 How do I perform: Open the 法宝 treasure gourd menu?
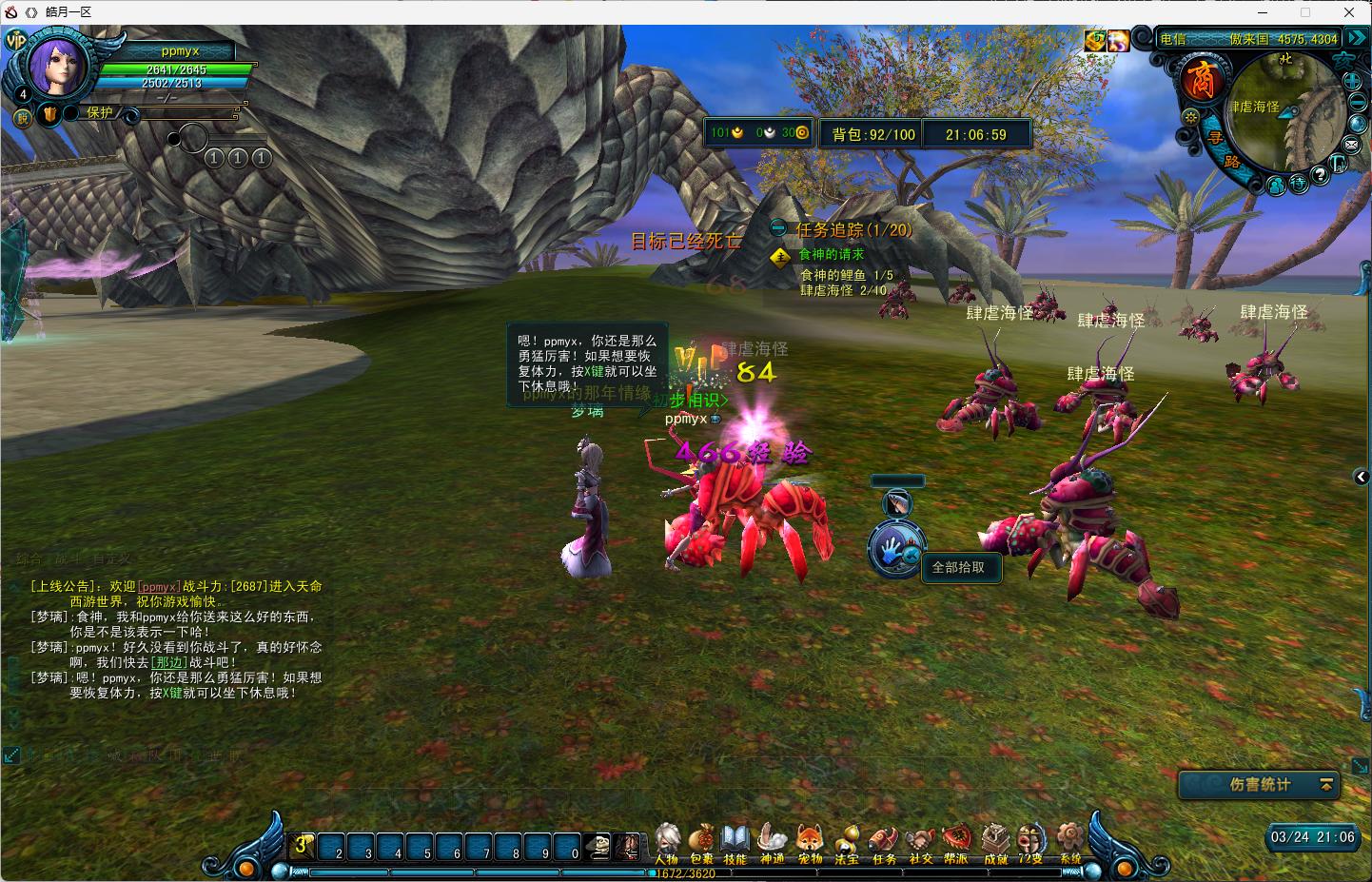click(847, 844)
